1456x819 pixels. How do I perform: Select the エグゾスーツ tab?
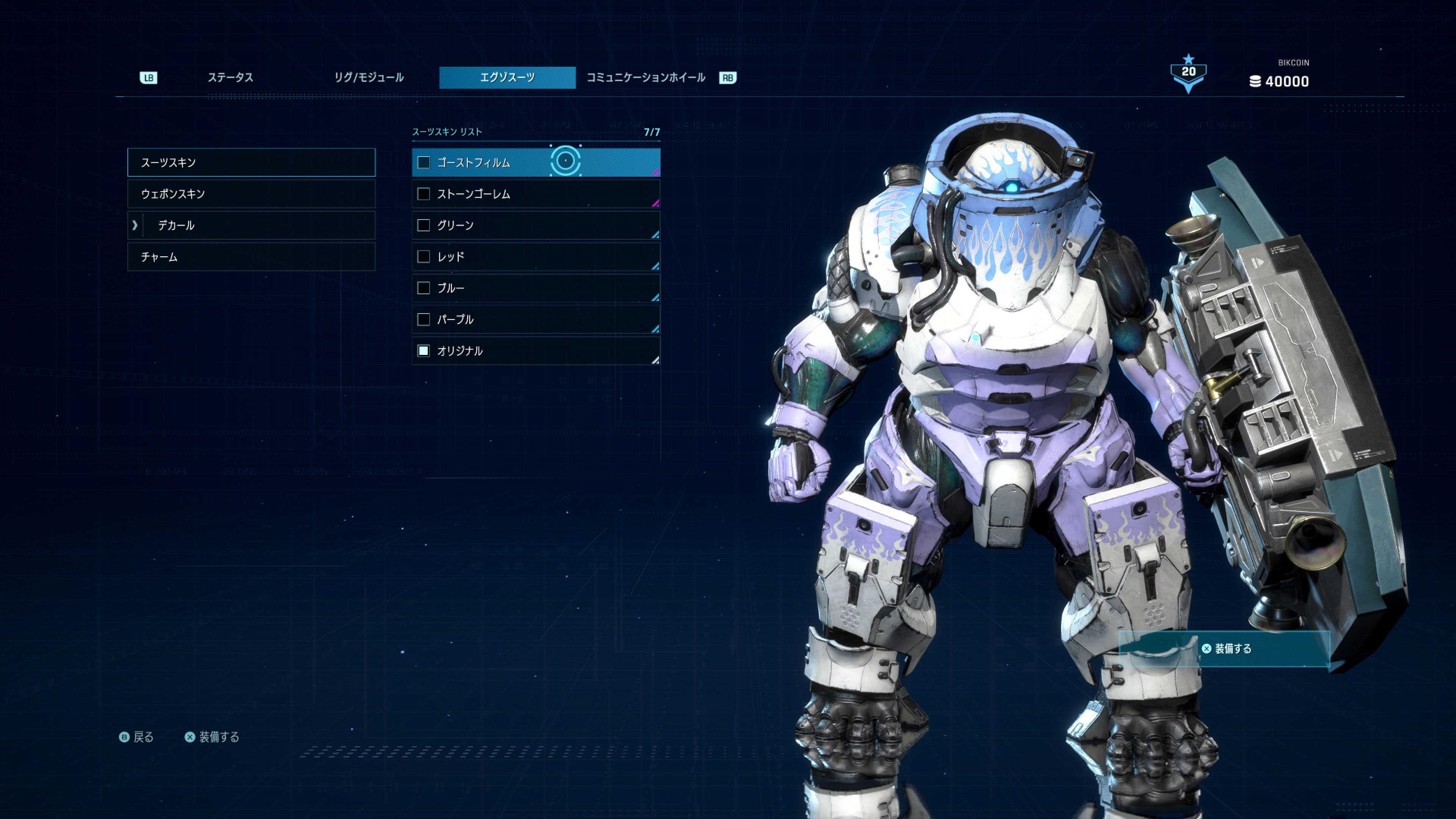[507, 77]
